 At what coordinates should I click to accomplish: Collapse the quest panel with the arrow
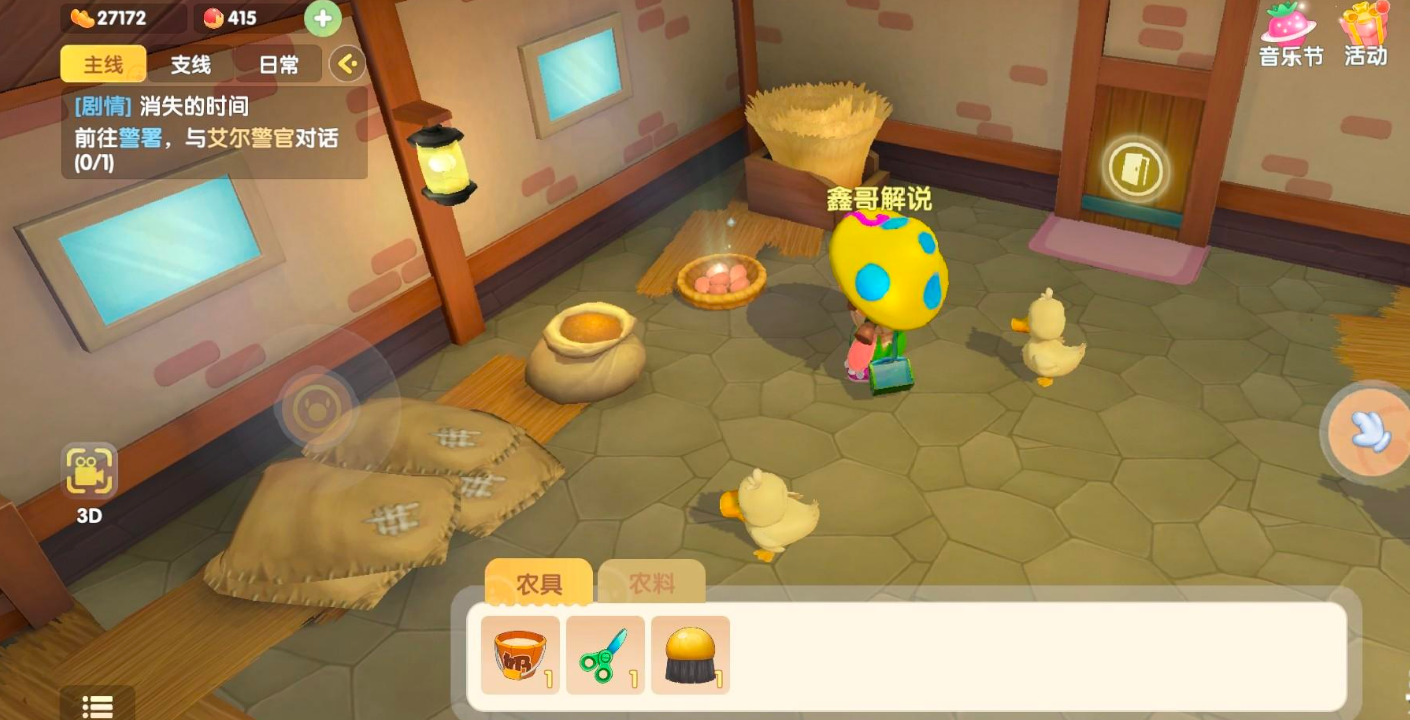point(347,65)
